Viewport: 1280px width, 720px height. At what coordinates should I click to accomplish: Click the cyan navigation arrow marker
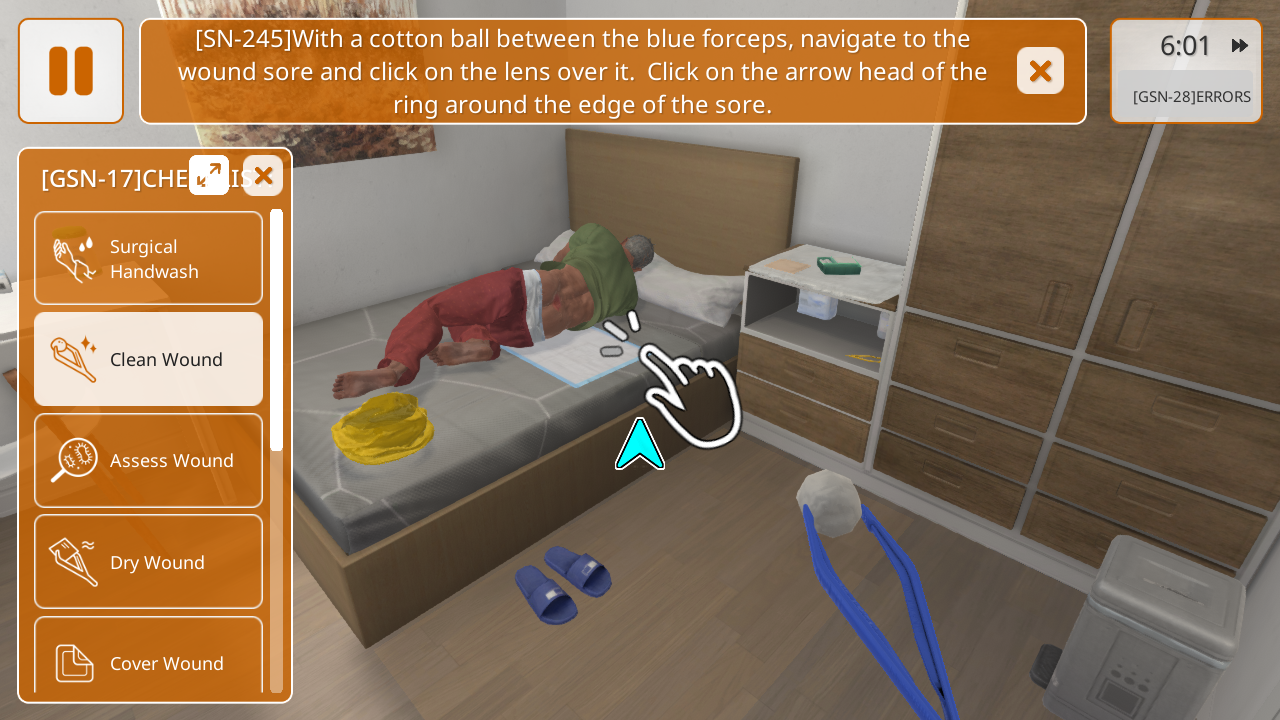[640, 446]
